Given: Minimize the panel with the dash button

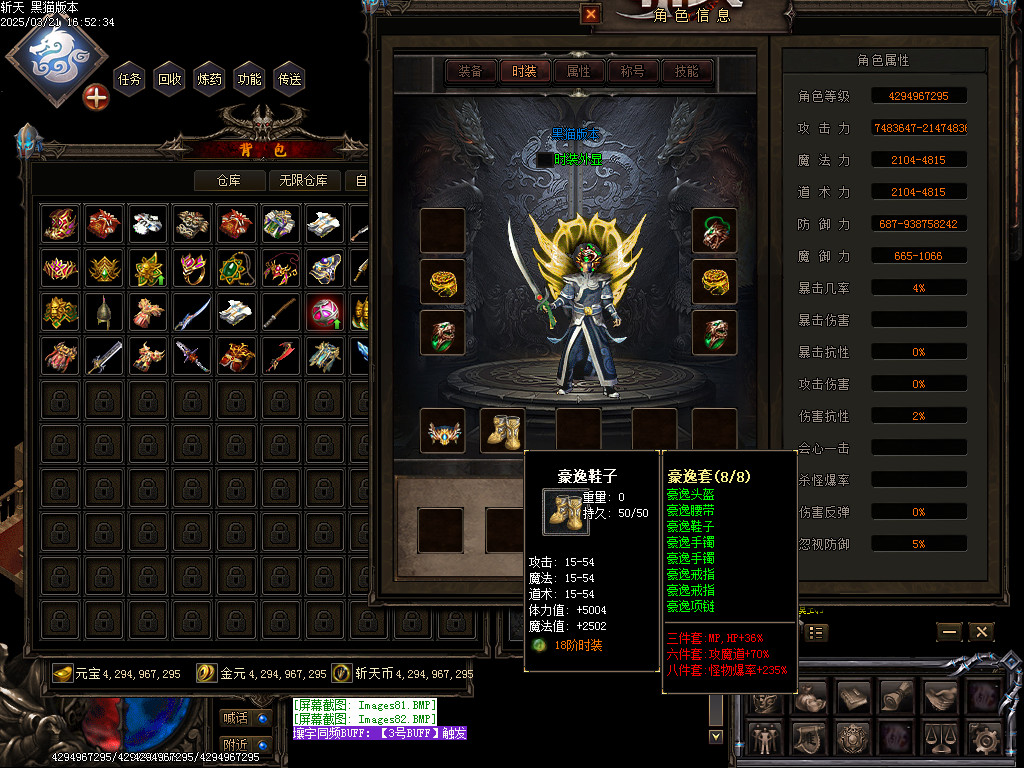Looking at the screenshot, I should tap(949, 632).
